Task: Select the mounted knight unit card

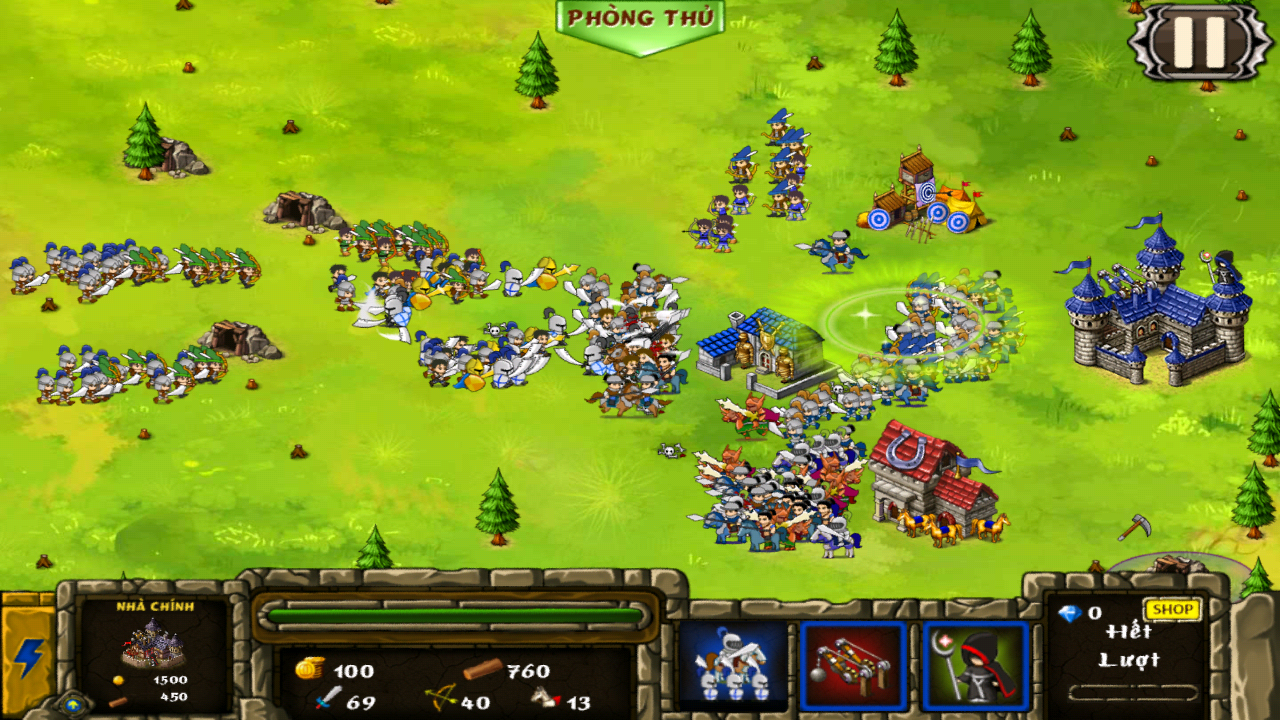Action: tap(735, 660)
